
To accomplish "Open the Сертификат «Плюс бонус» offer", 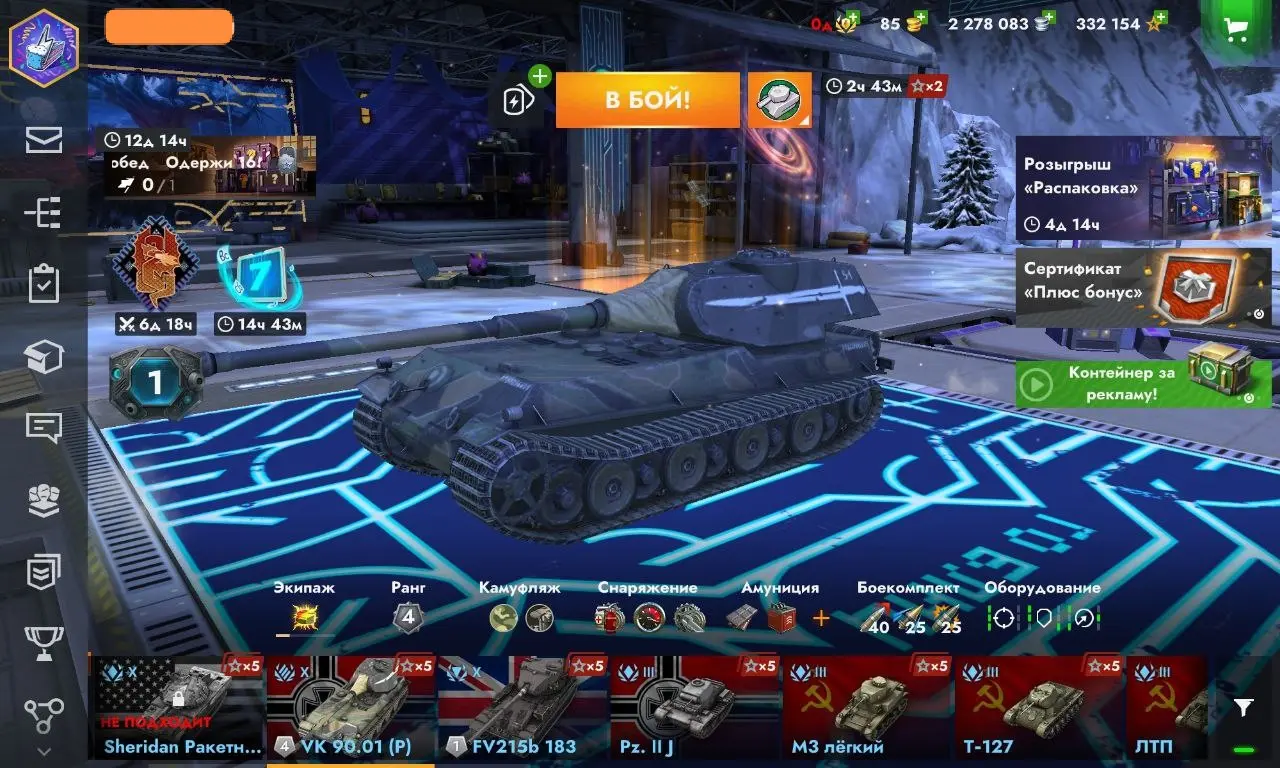I will 1143,287.
